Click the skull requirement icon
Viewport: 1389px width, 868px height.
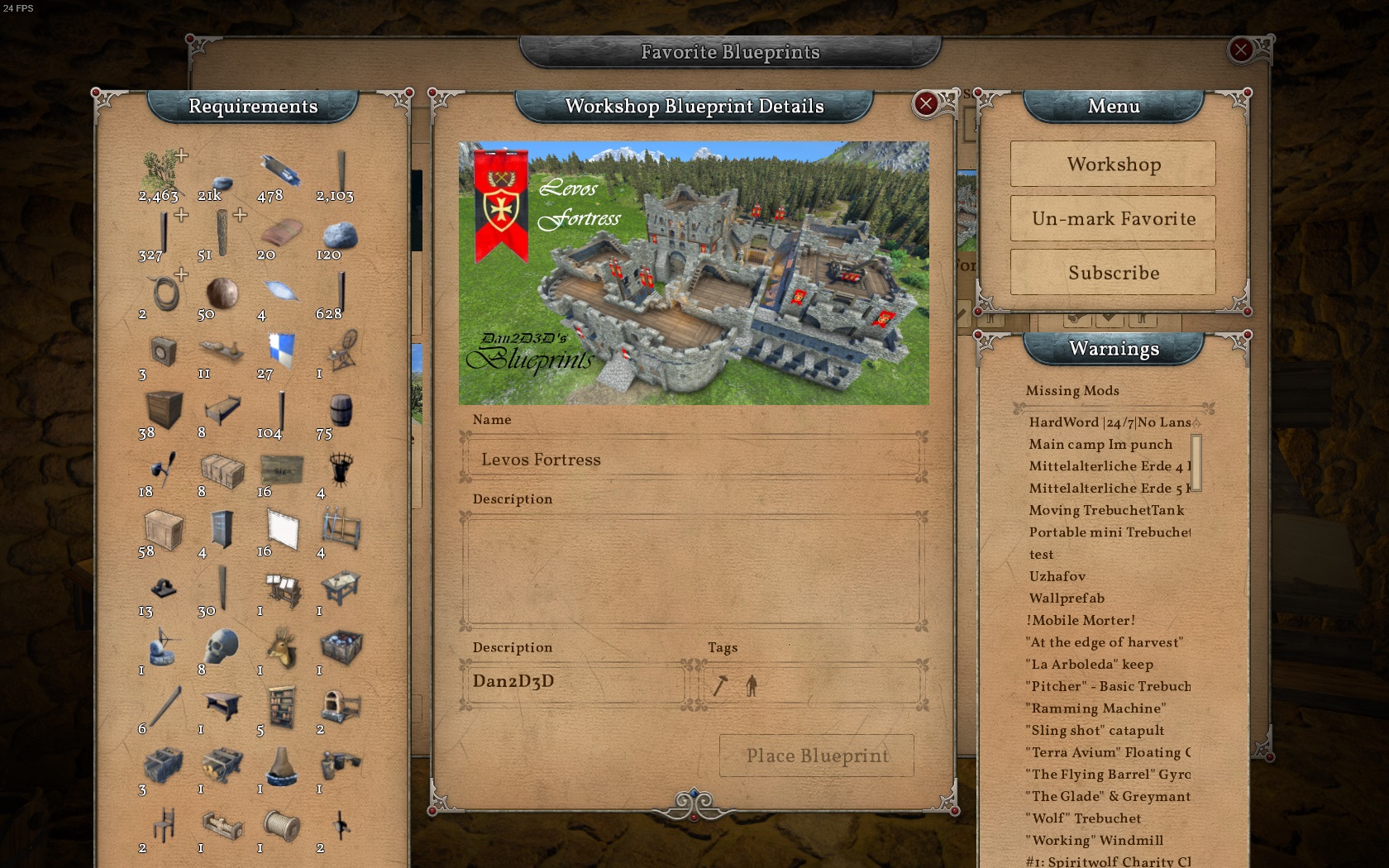221,647
